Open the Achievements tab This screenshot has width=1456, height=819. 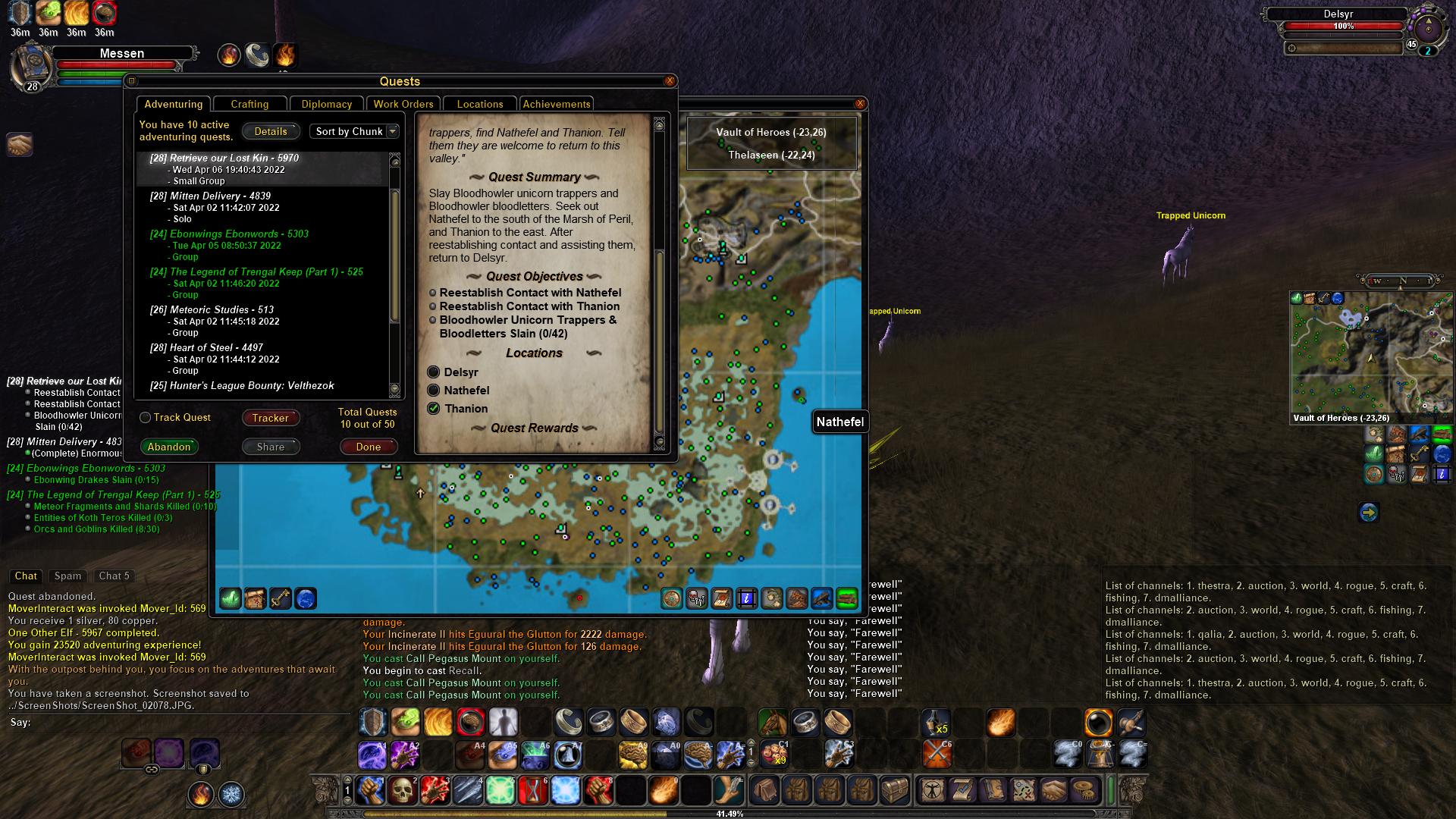click(556, 104)
